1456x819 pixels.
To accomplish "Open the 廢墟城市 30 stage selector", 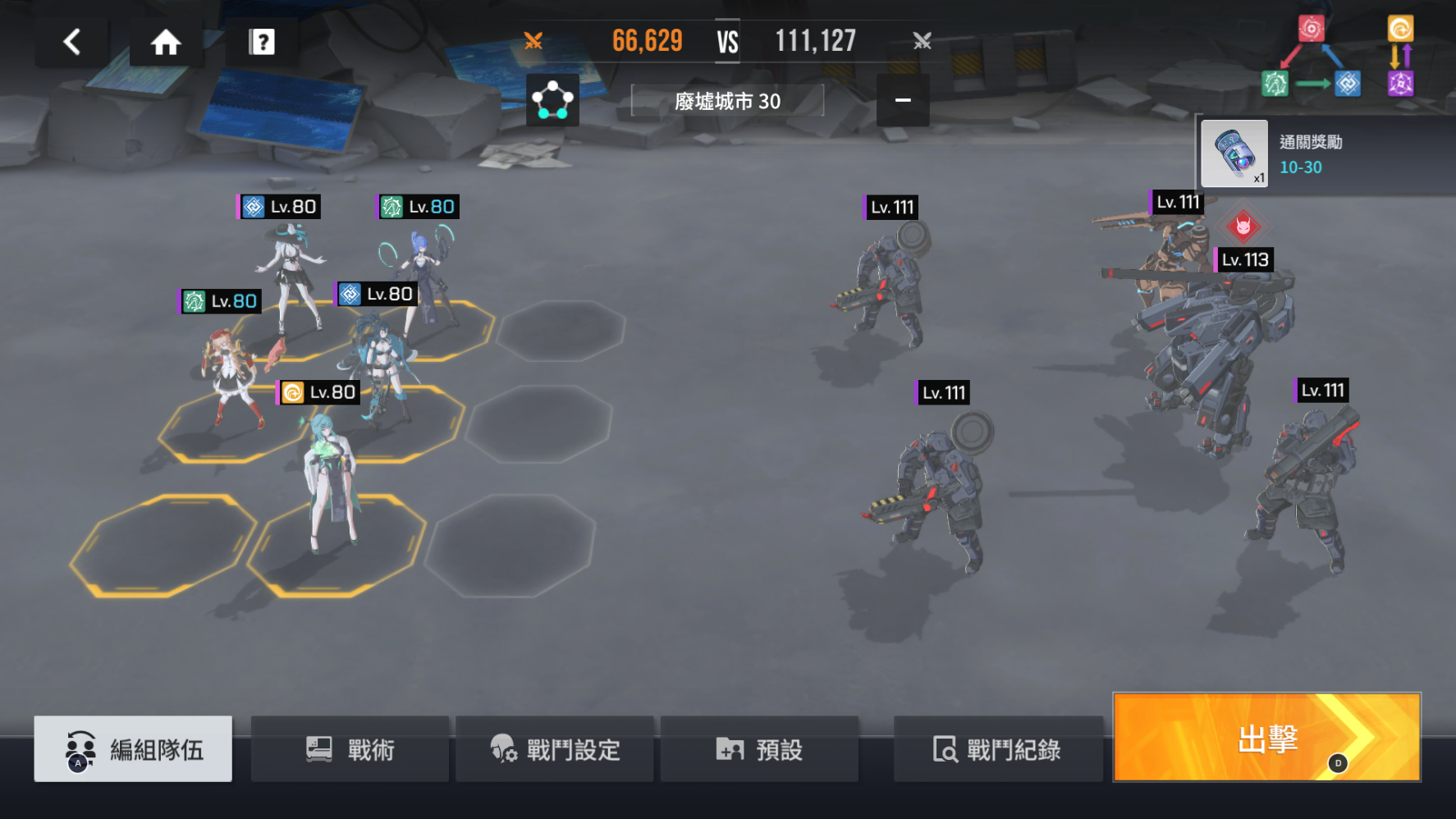I will [x=727, y=101].
